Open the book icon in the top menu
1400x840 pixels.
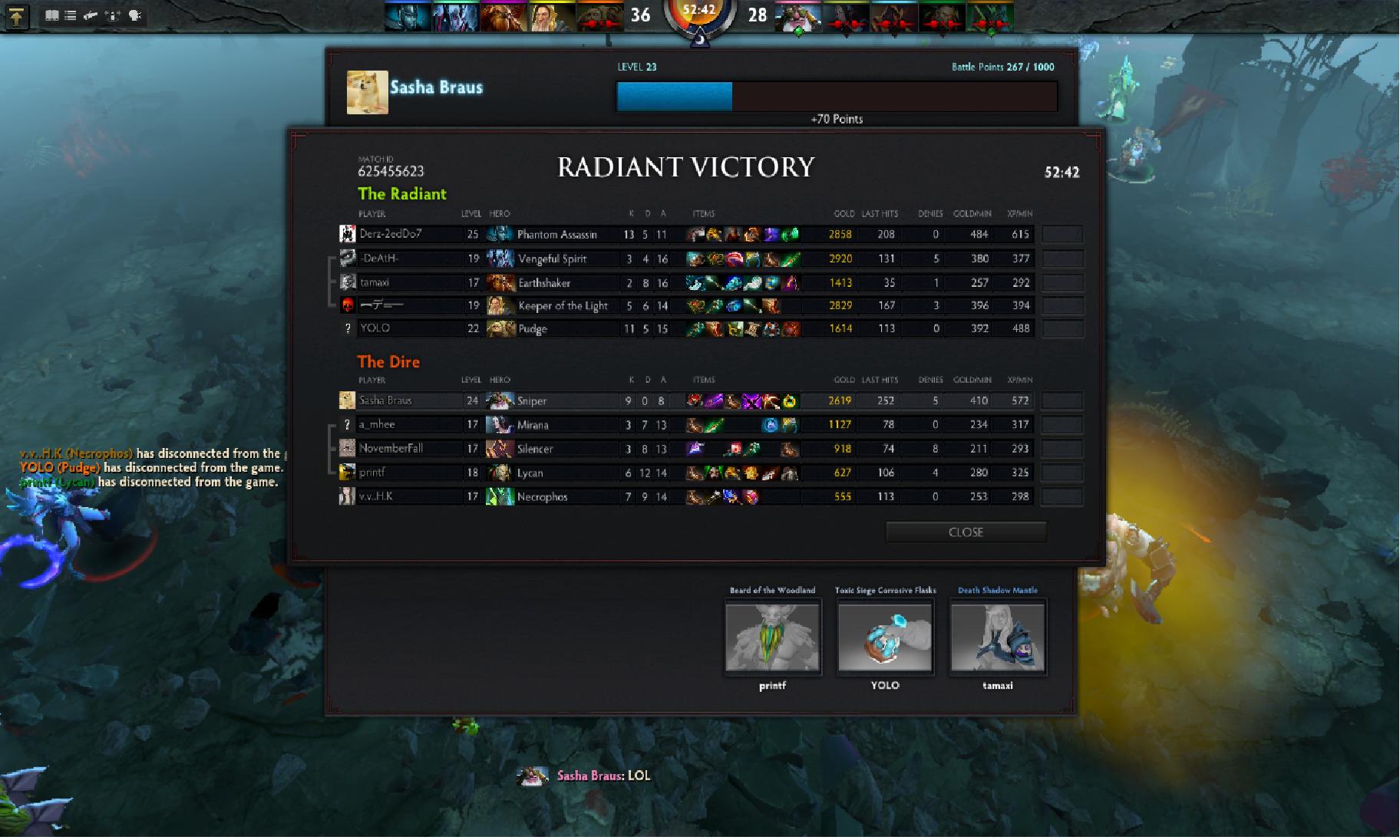51,15
